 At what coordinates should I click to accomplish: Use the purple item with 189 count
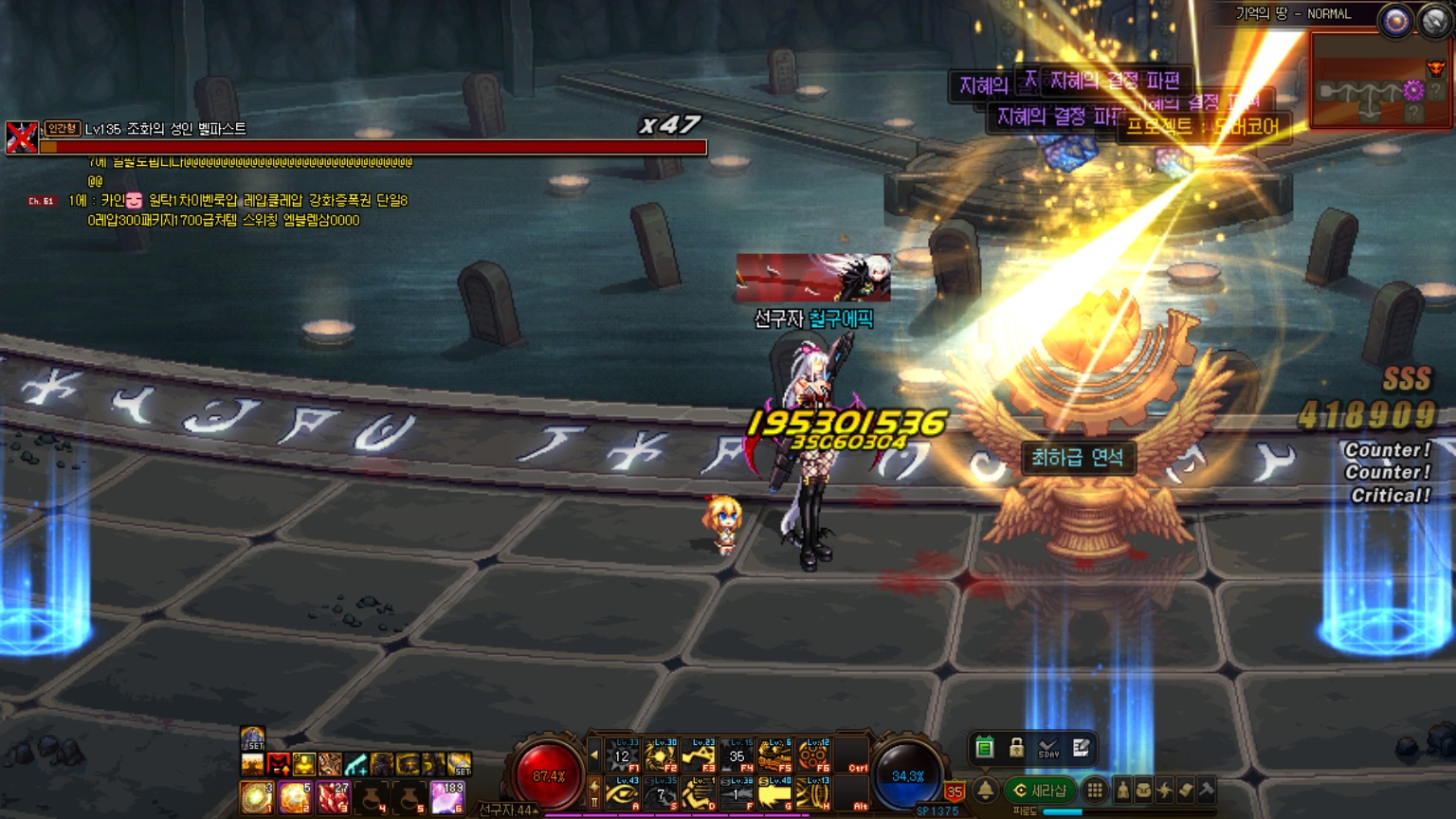pyautogui.click(x=447, y=798)
